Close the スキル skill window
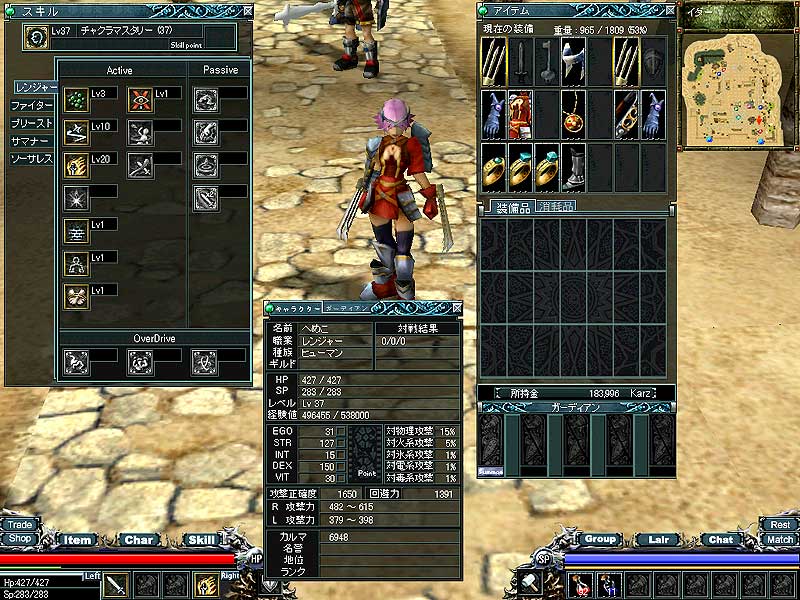The image size is (800, 600). (x=245, y=8)
